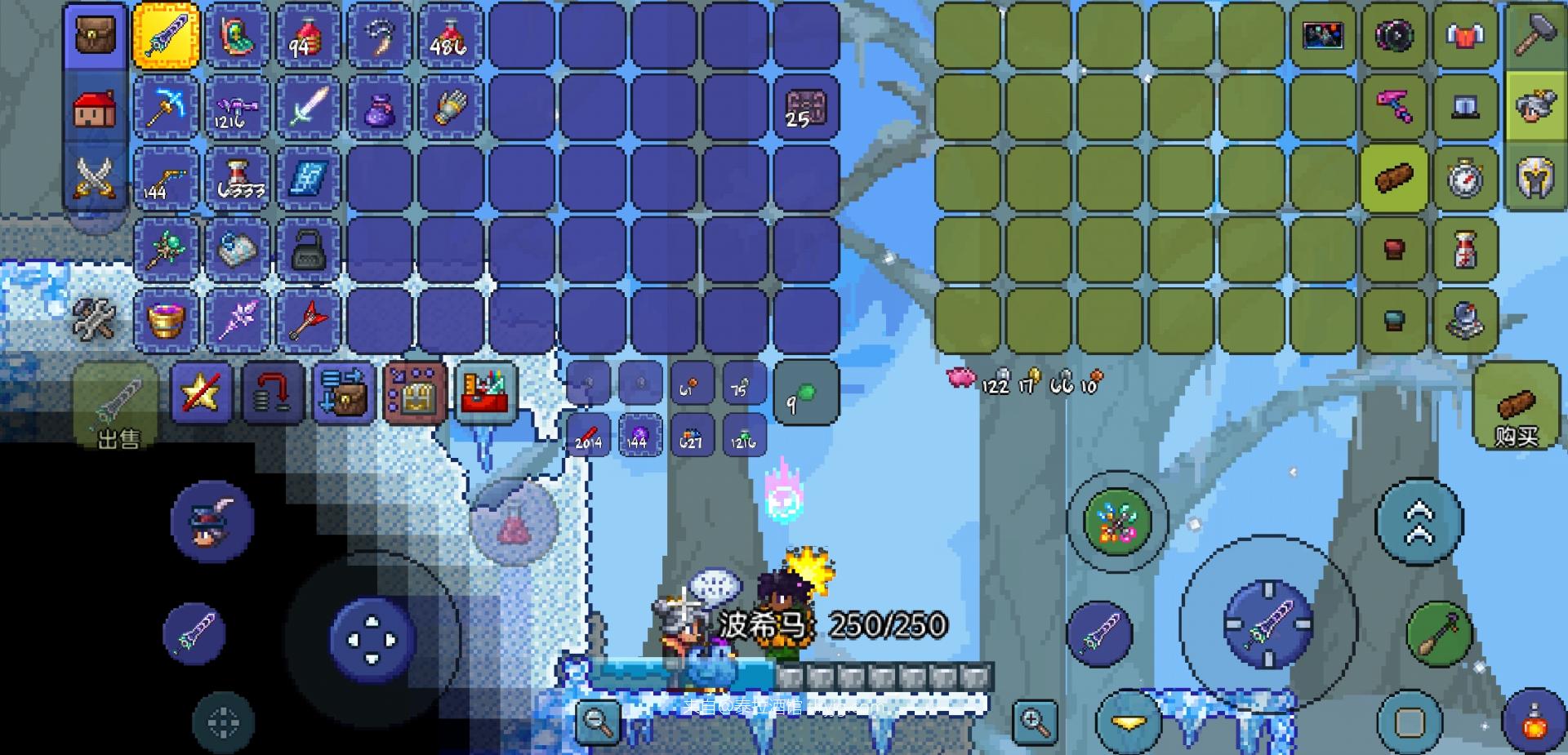Open the inventory bag tab
Image resolution: width=1568 pixels, height=755 pixels.
tap(95, 36)
